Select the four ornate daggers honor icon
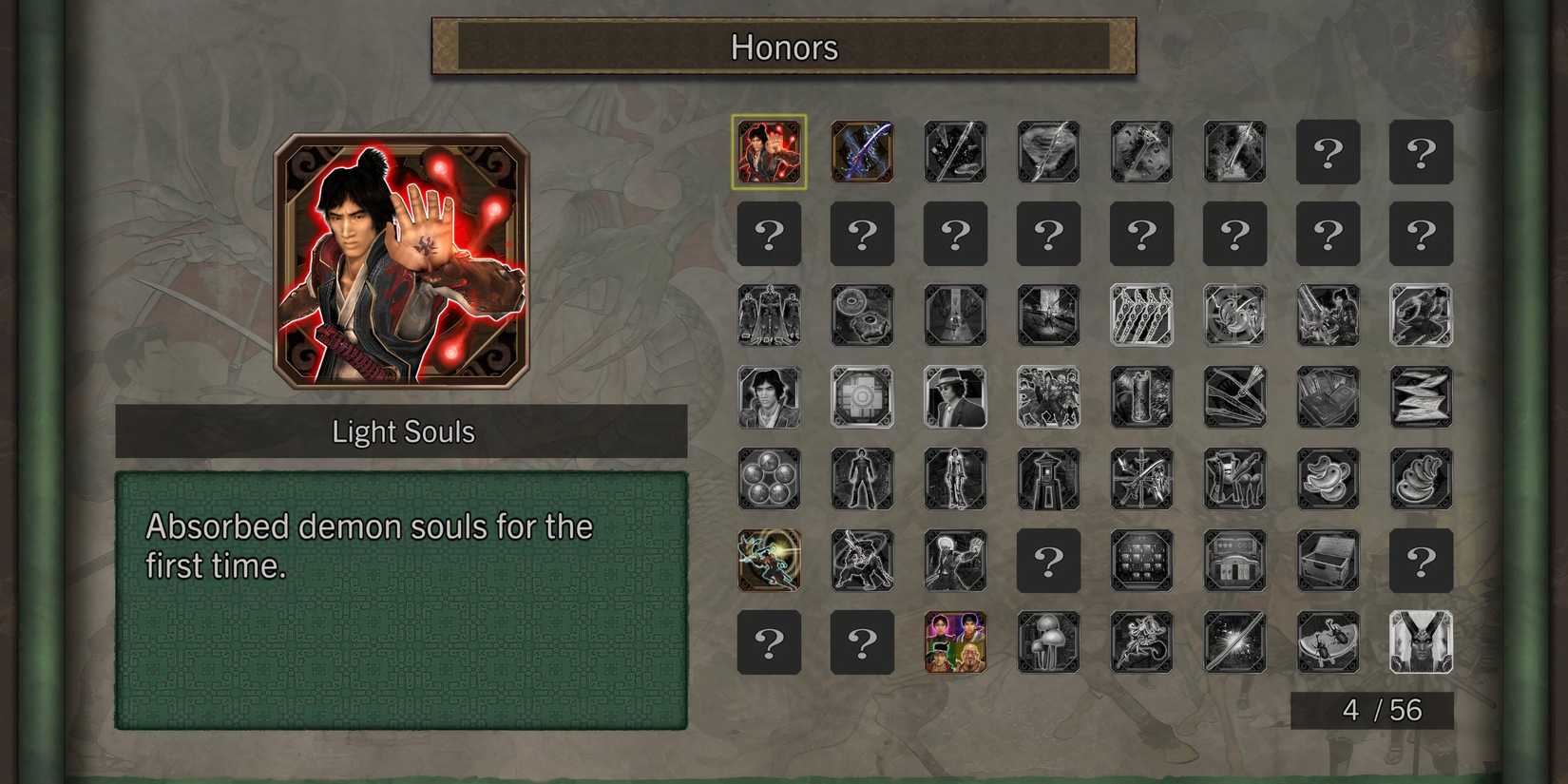Viewport: 1568px width, 784px height. tap(1141, 316)
